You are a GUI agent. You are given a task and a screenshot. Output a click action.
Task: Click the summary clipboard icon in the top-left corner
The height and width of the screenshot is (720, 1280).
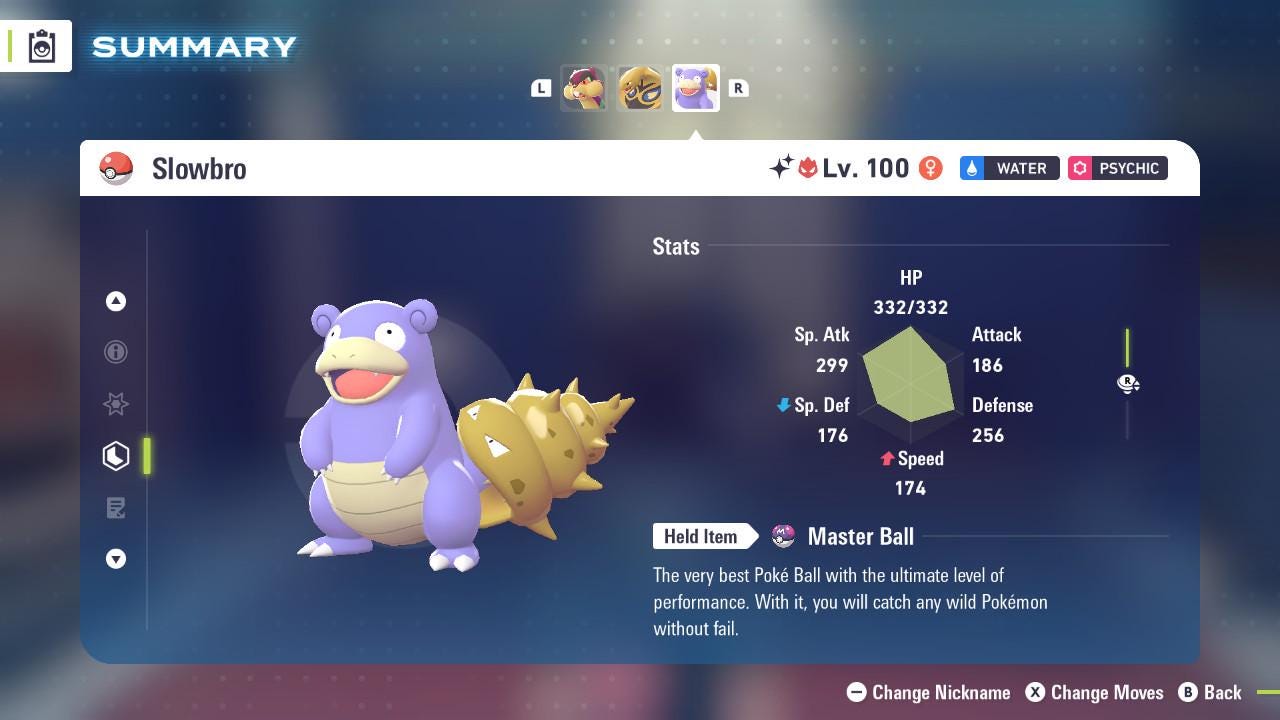tap(40, 45)
